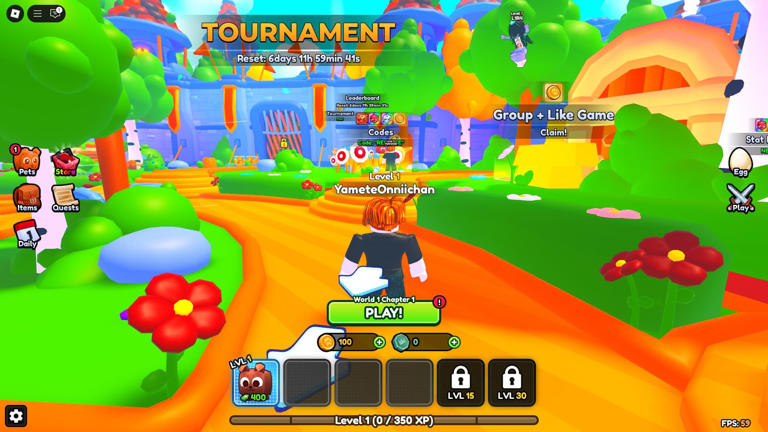
Task: Open the crossed swords Play menu
Action: (x=740, y=196)
